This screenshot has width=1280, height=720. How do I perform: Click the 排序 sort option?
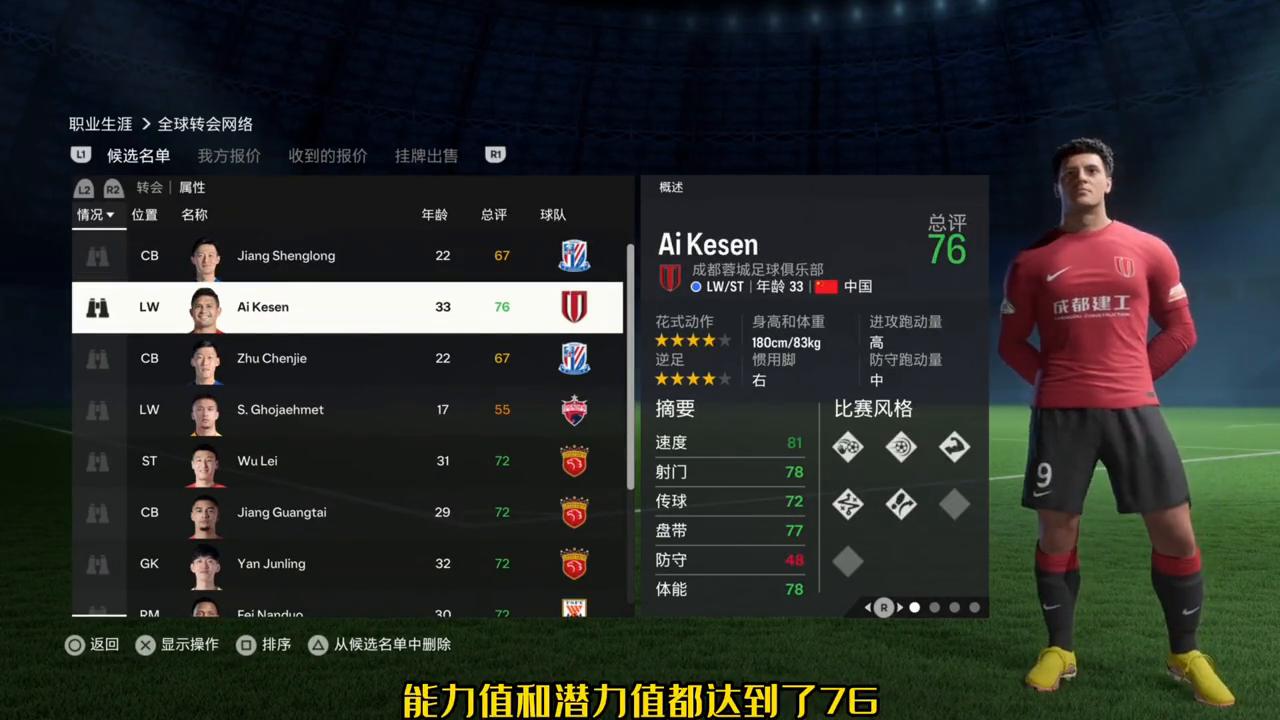(265, 645)
